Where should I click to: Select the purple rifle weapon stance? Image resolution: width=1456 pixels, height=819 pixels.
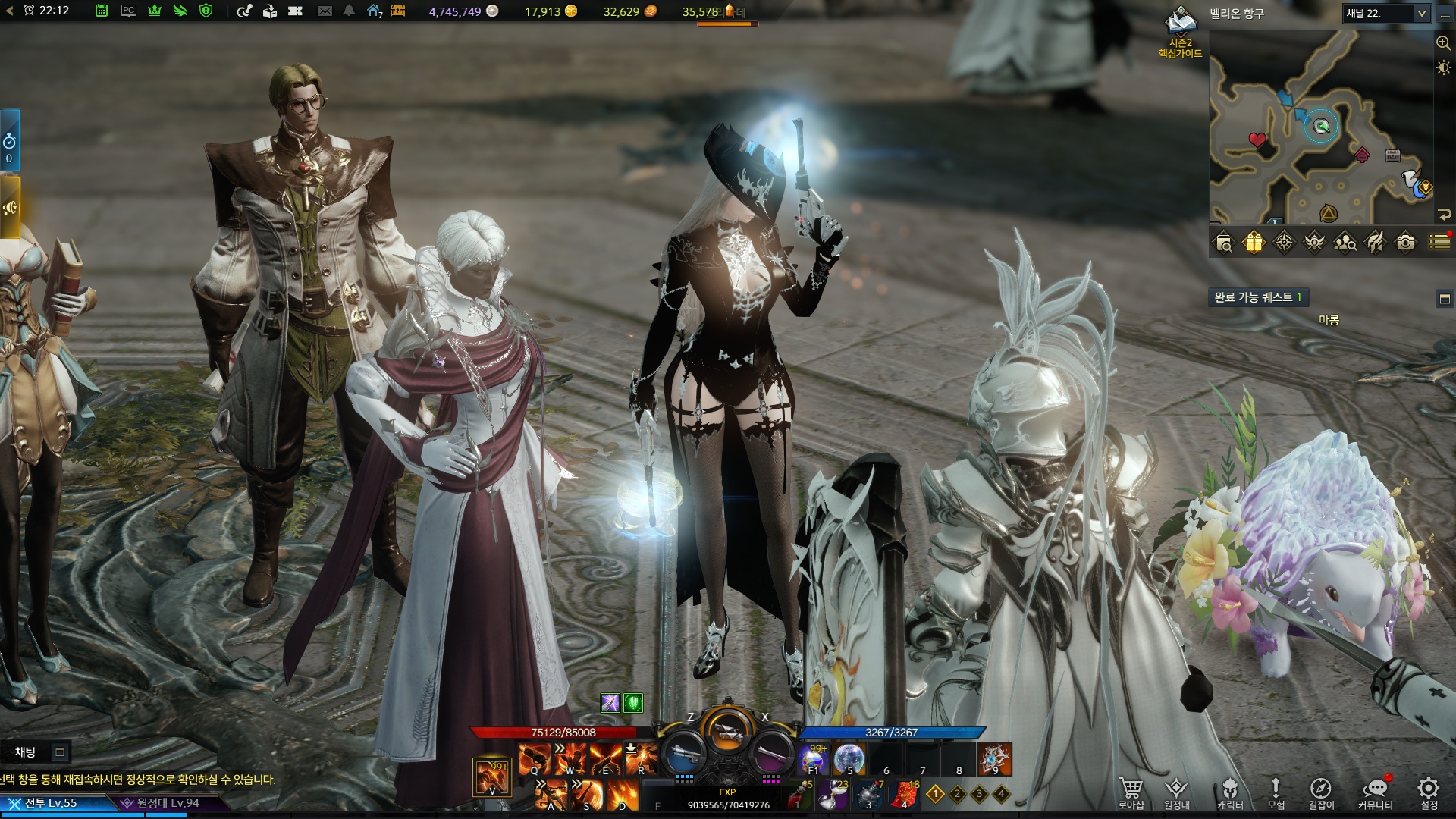tap(770, 752)
